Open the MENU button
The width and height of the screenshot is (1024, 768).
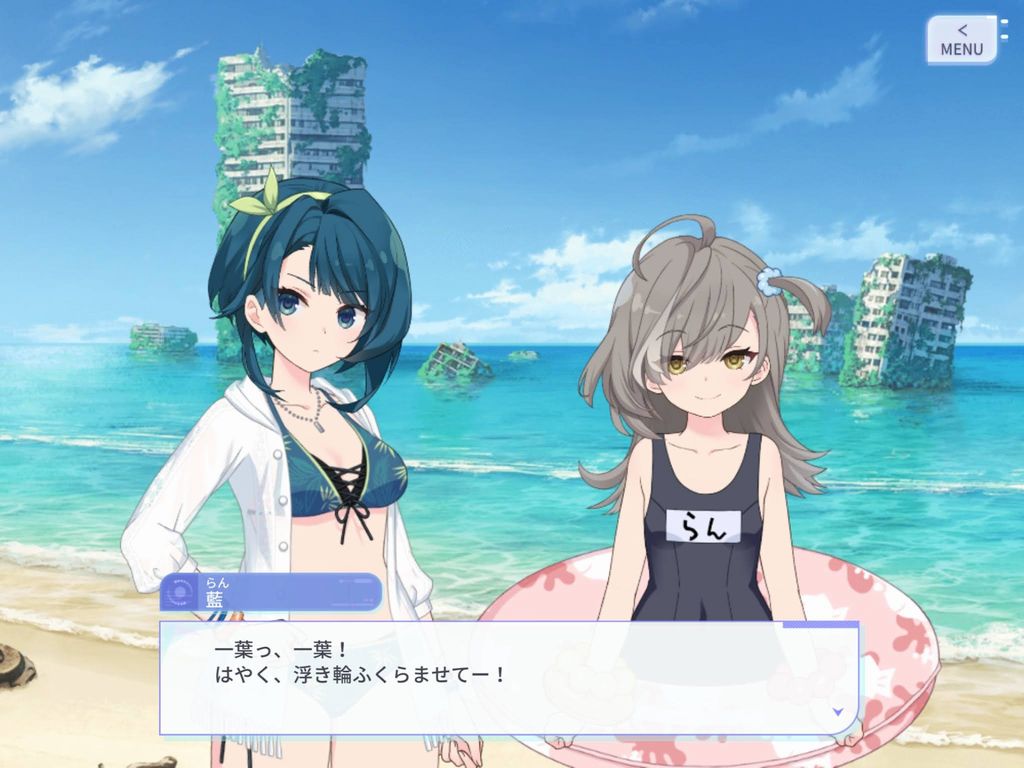(961, 40)
